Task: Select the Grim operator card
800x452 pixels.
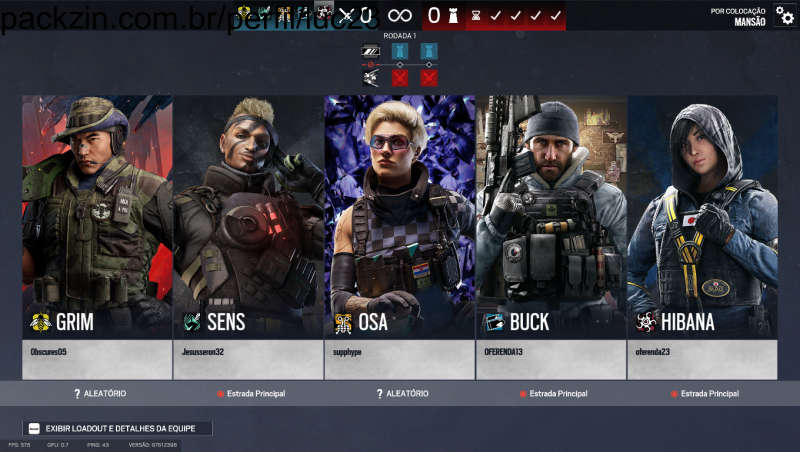Action: 97,215
